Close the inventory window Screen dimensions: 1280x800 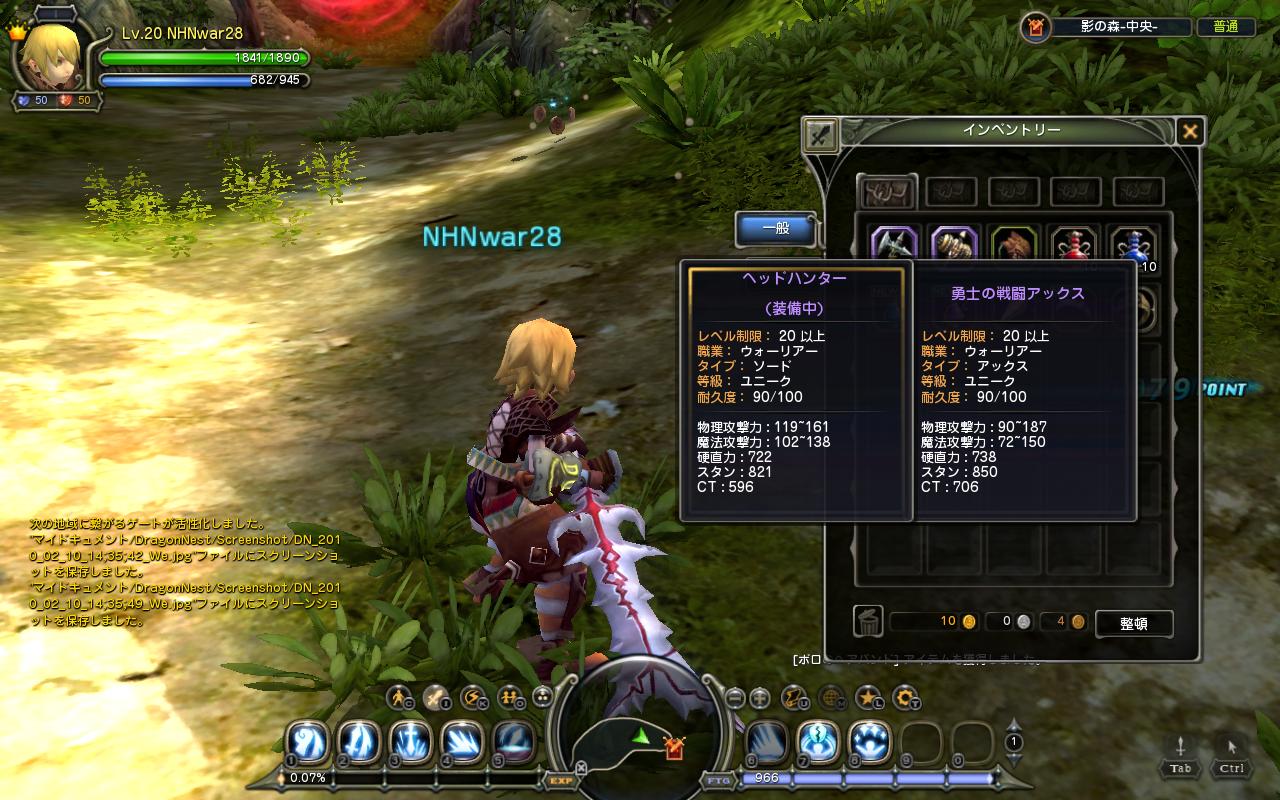pos(1189,131)
